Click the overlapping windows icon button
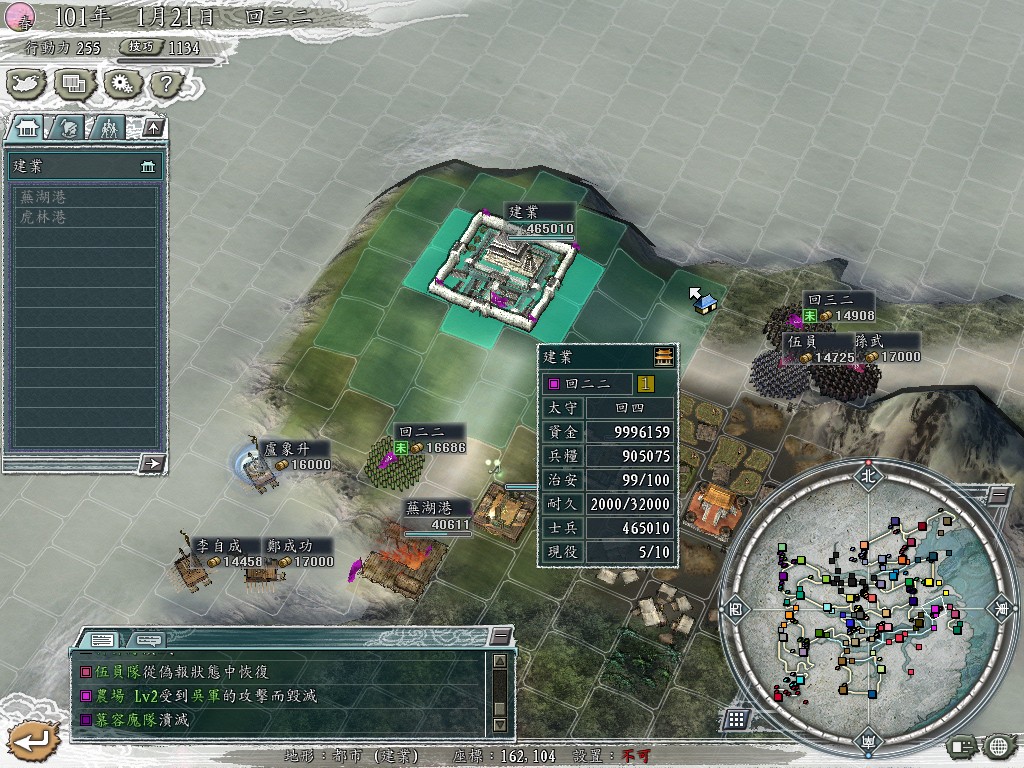Image resolution: width=1024 pixels, height=768 pixels. [73, 83]
